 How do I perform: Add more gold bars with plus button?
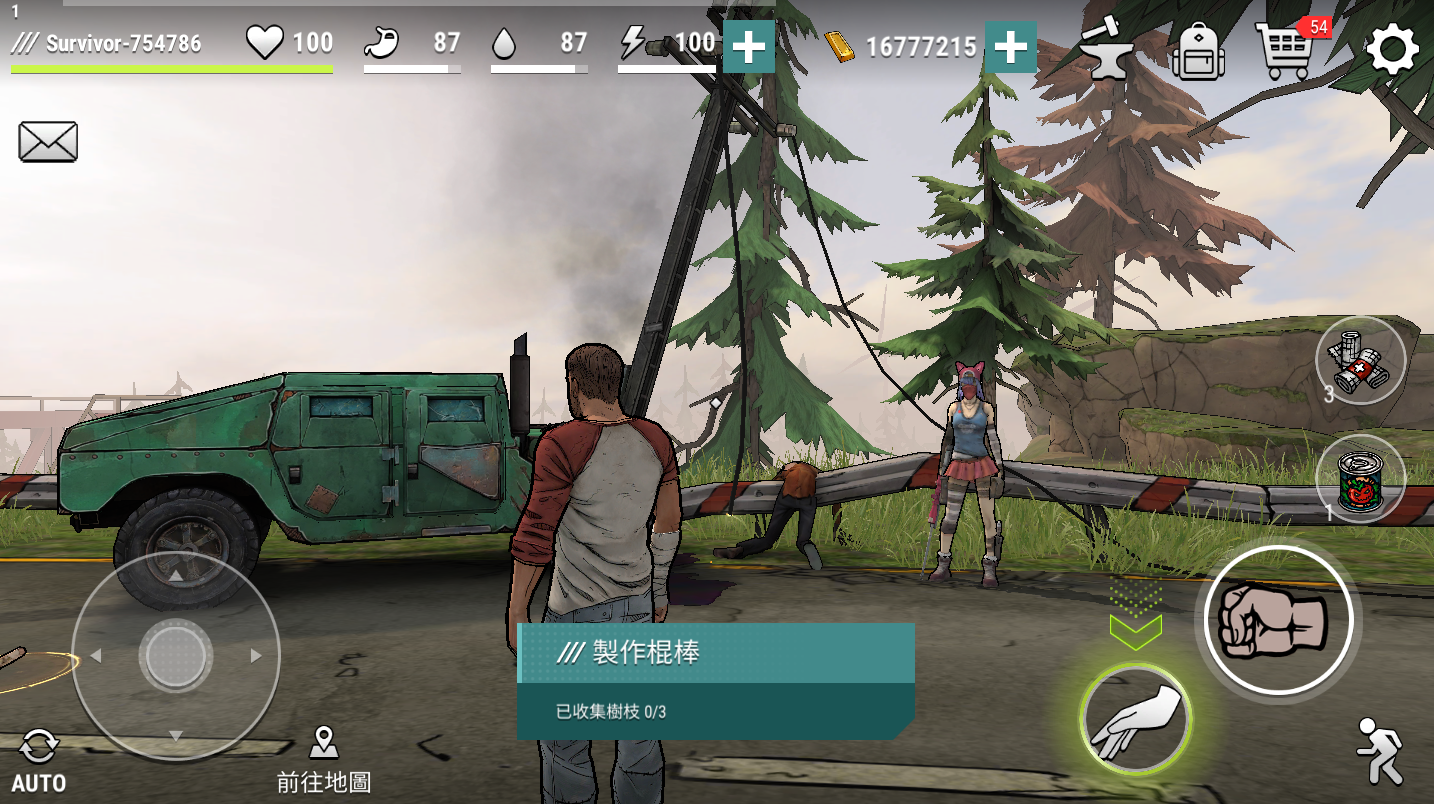[x=1010, y=46]
